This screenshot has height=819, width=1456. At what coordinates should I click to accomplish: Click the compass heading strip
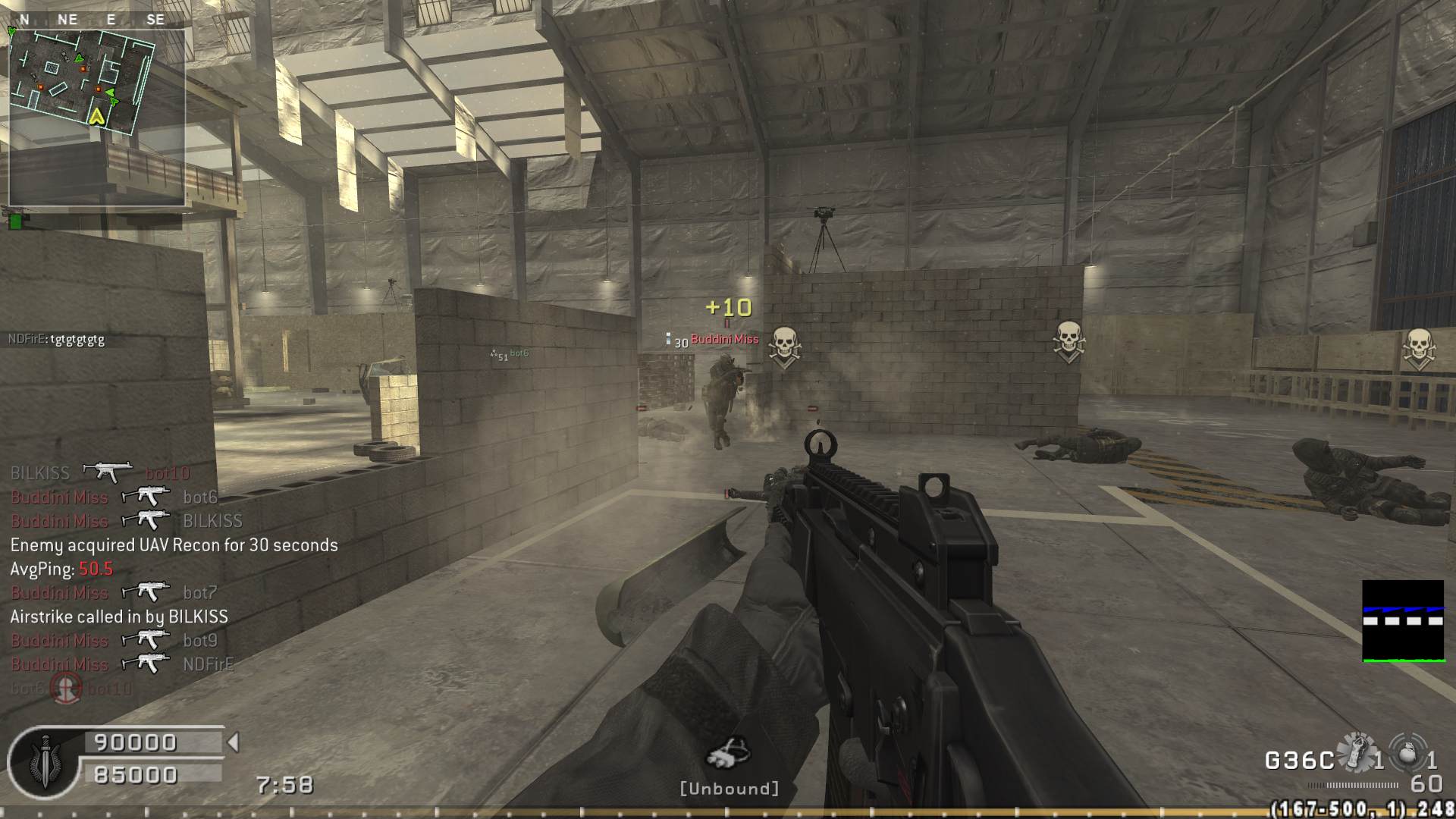tap(91, 20)
